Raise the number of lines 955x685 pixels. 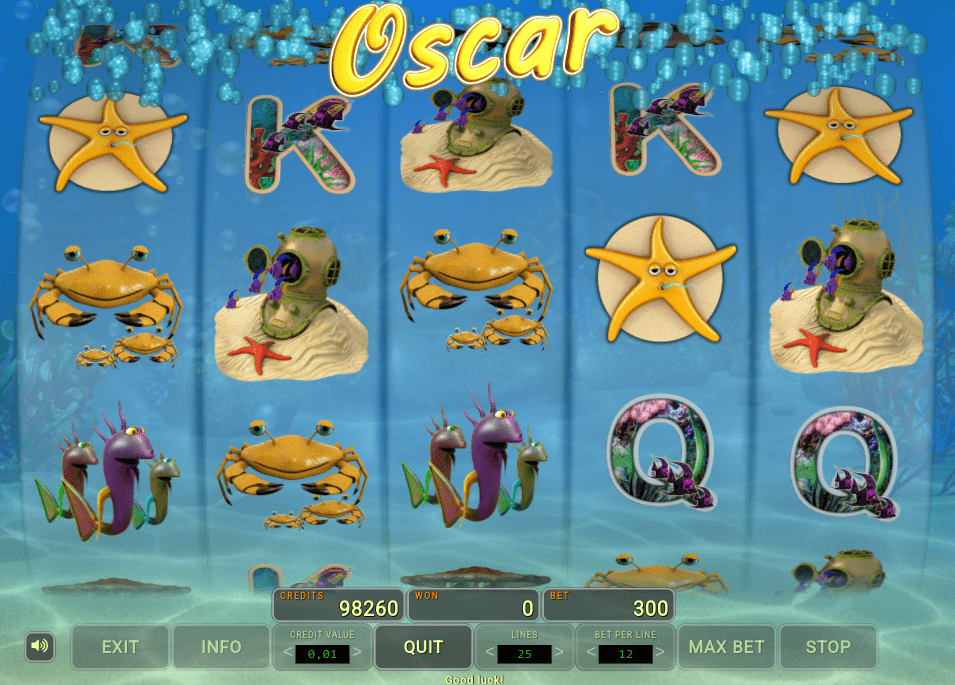[559, 654]
